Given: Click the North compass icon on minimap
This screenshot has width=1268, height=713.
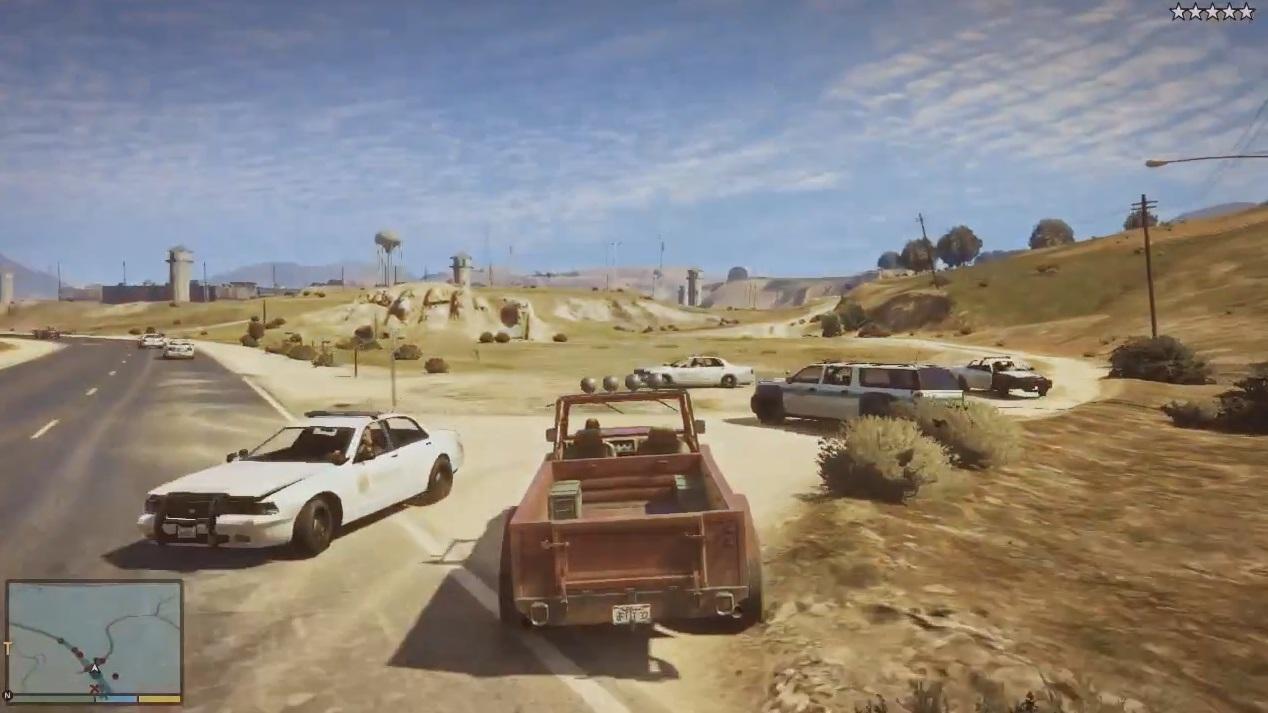Looking at the screenshot, I should click(8, 695).
